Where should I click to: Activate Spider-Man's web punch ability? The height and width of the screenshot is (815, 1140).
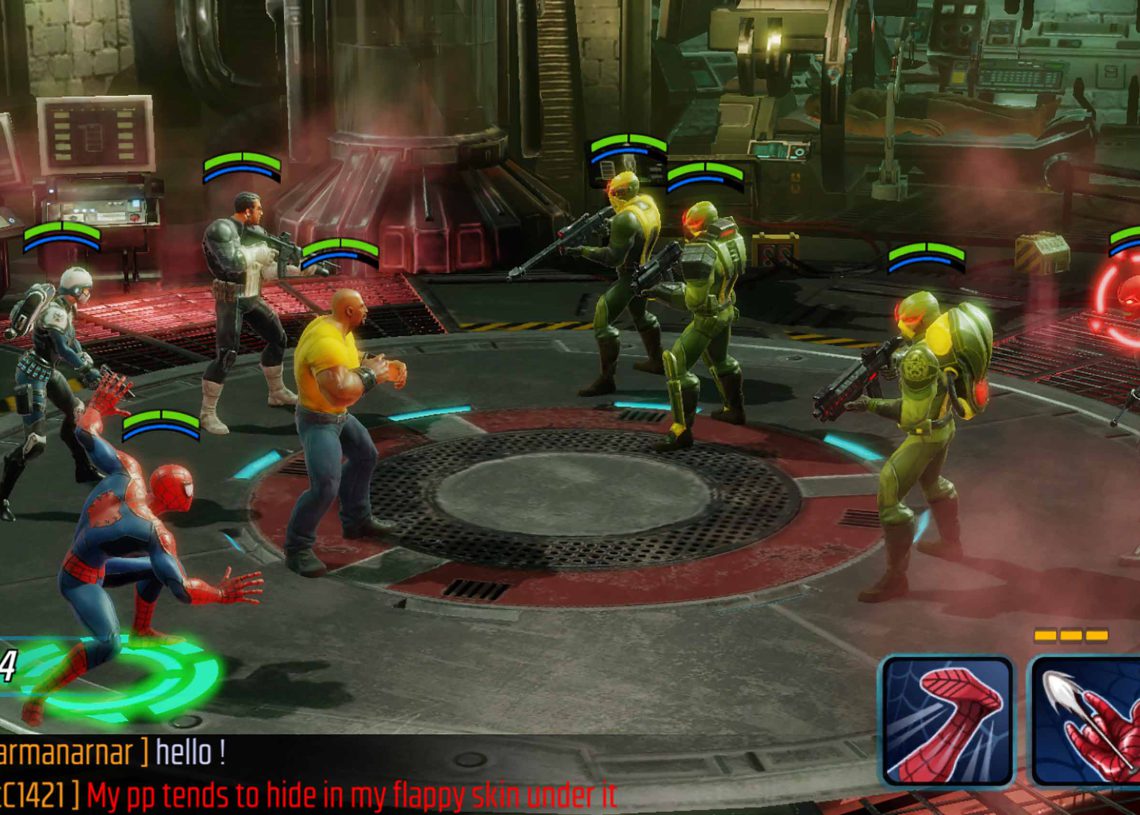946,720
